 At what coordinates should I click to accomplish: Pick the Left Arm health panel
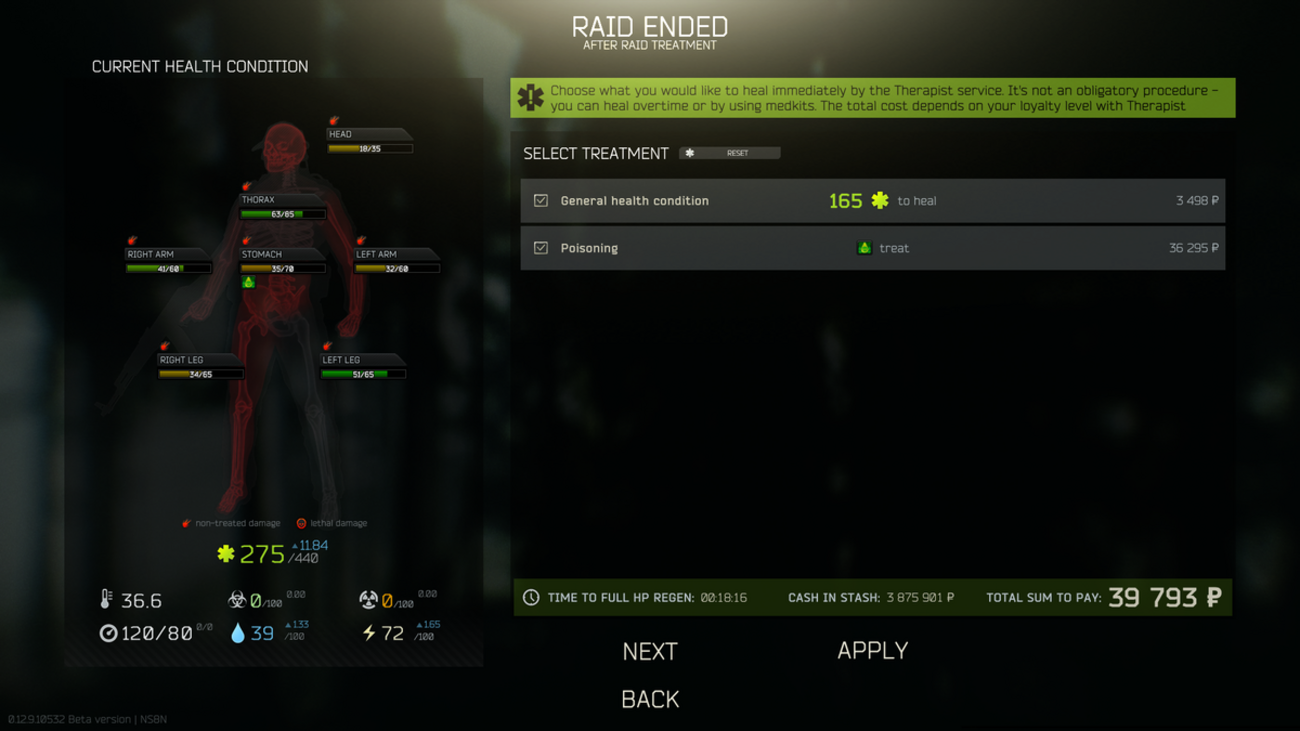pos(396,261)
